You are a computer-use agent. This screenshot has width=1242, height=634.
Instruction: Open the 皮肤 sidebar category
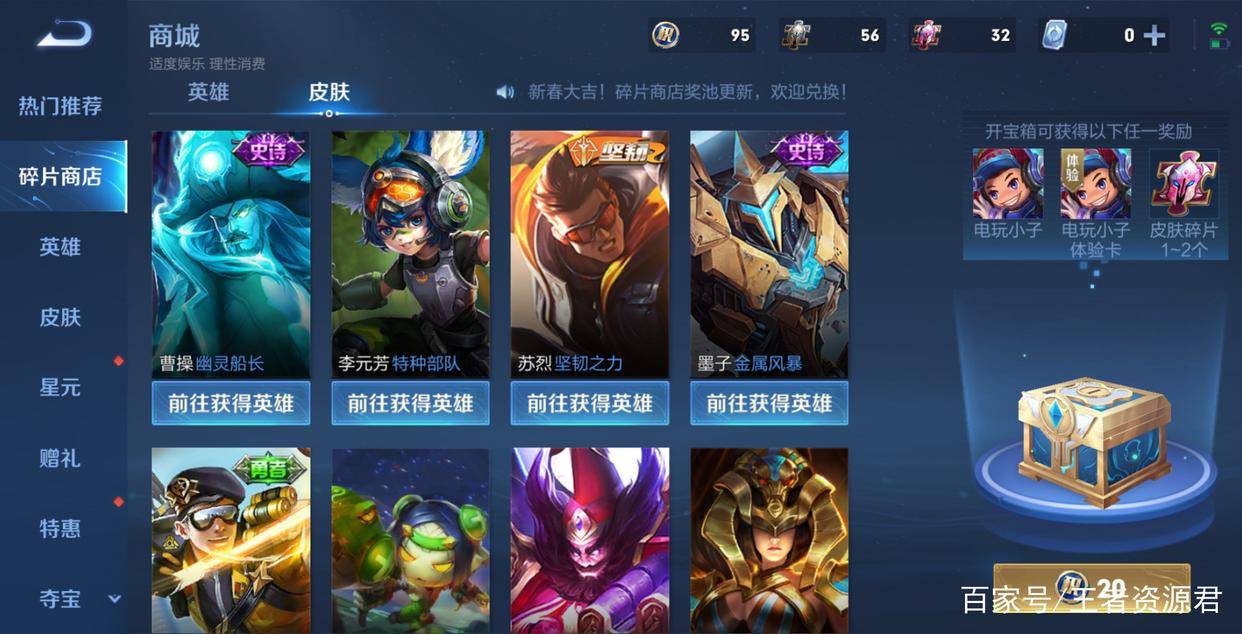60,318
